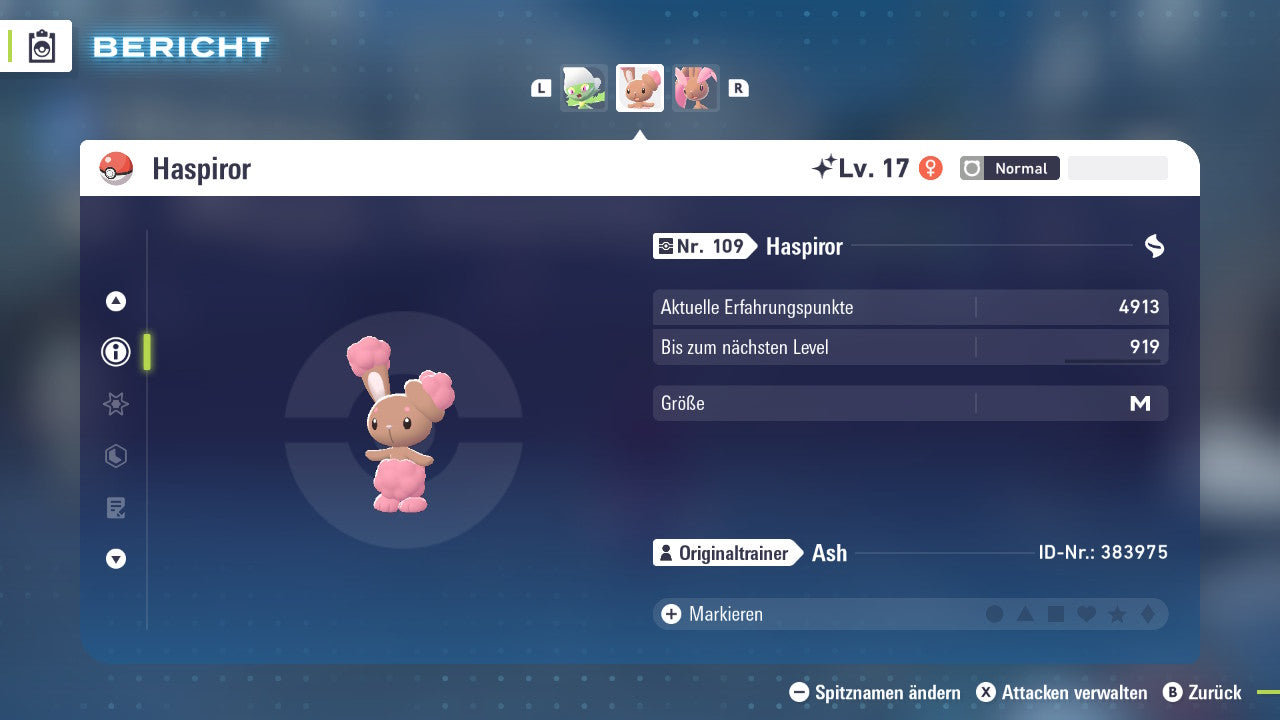Click the dollar-shaped symbol right of Haspiror's name
Viewport: 1280px width, 720px height.
coord(1154,246)
